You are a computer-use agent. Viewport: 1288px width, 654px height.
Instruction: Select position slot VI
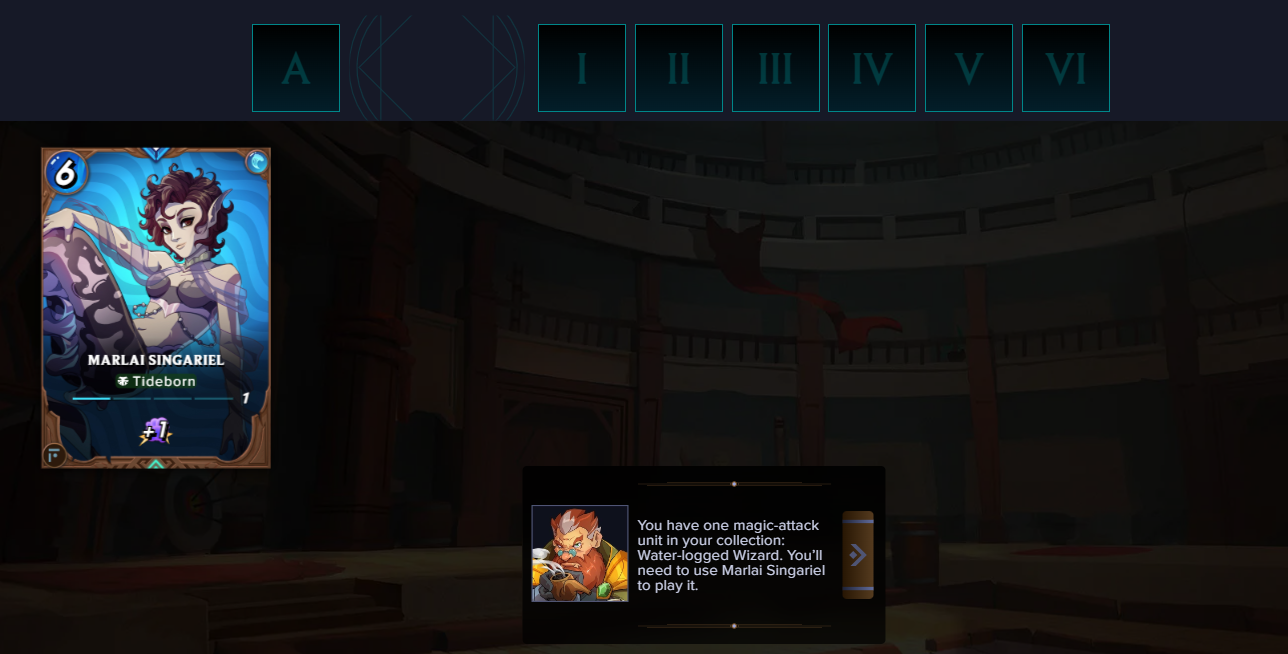tap(1066, 68)
